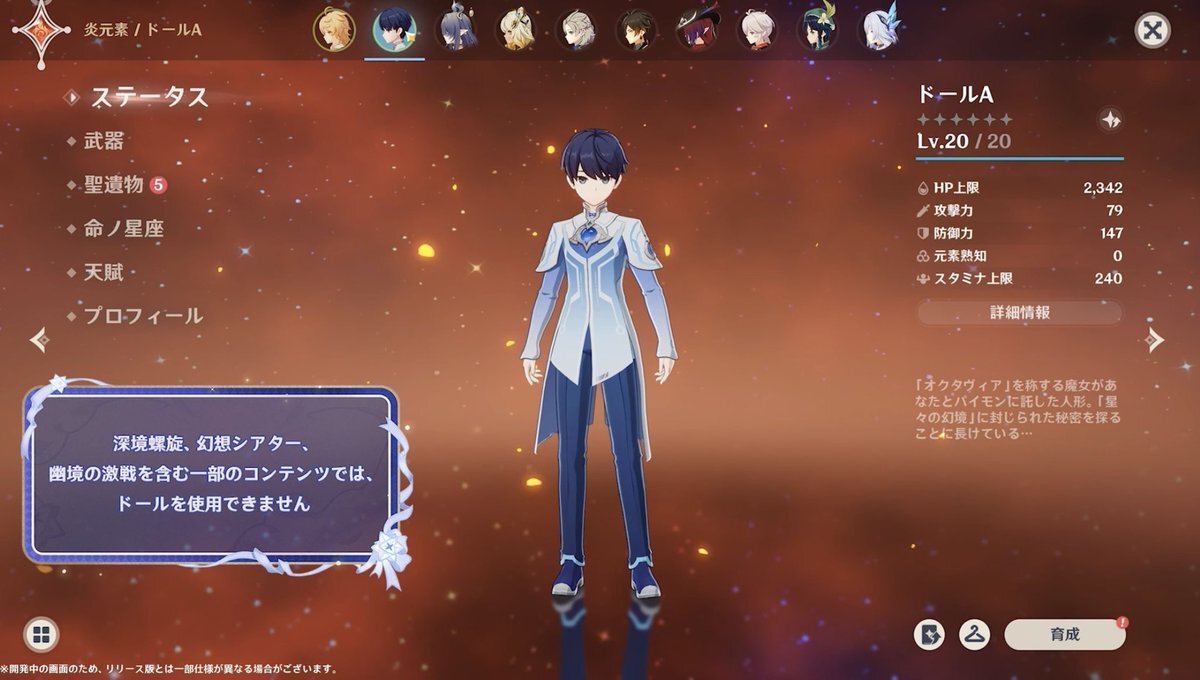Show the 詳細情報 detailed stats
Screen dimensions: 1200x680
tap(1020, 313)
